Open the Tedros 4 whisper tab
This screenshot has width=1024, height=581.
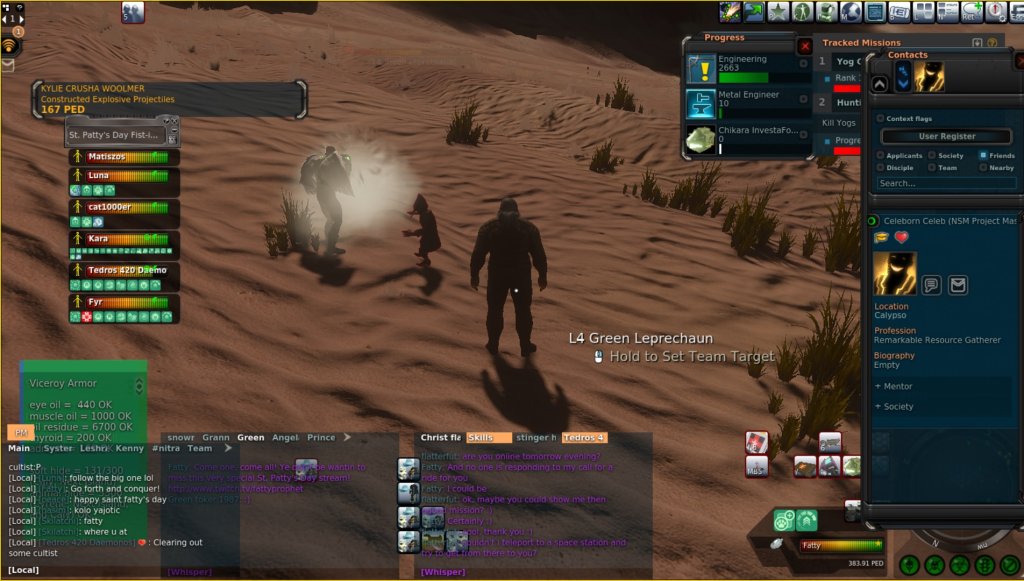tap(583, 438)
